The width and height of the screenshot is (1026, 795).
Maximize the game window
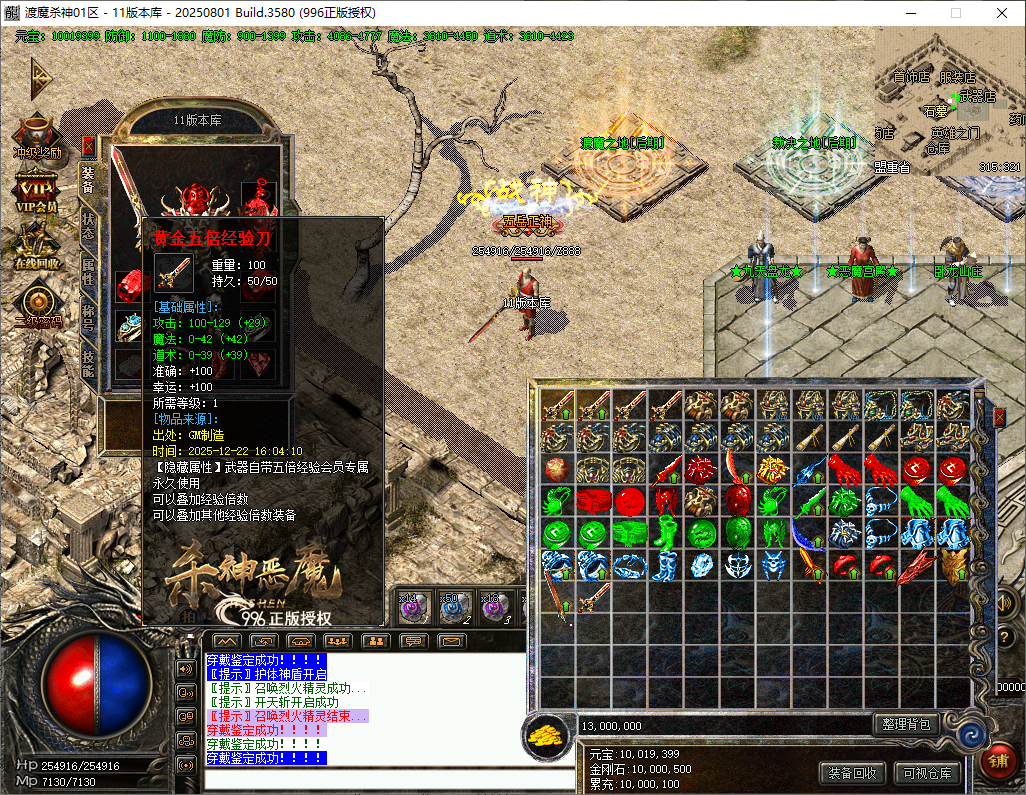955,13
